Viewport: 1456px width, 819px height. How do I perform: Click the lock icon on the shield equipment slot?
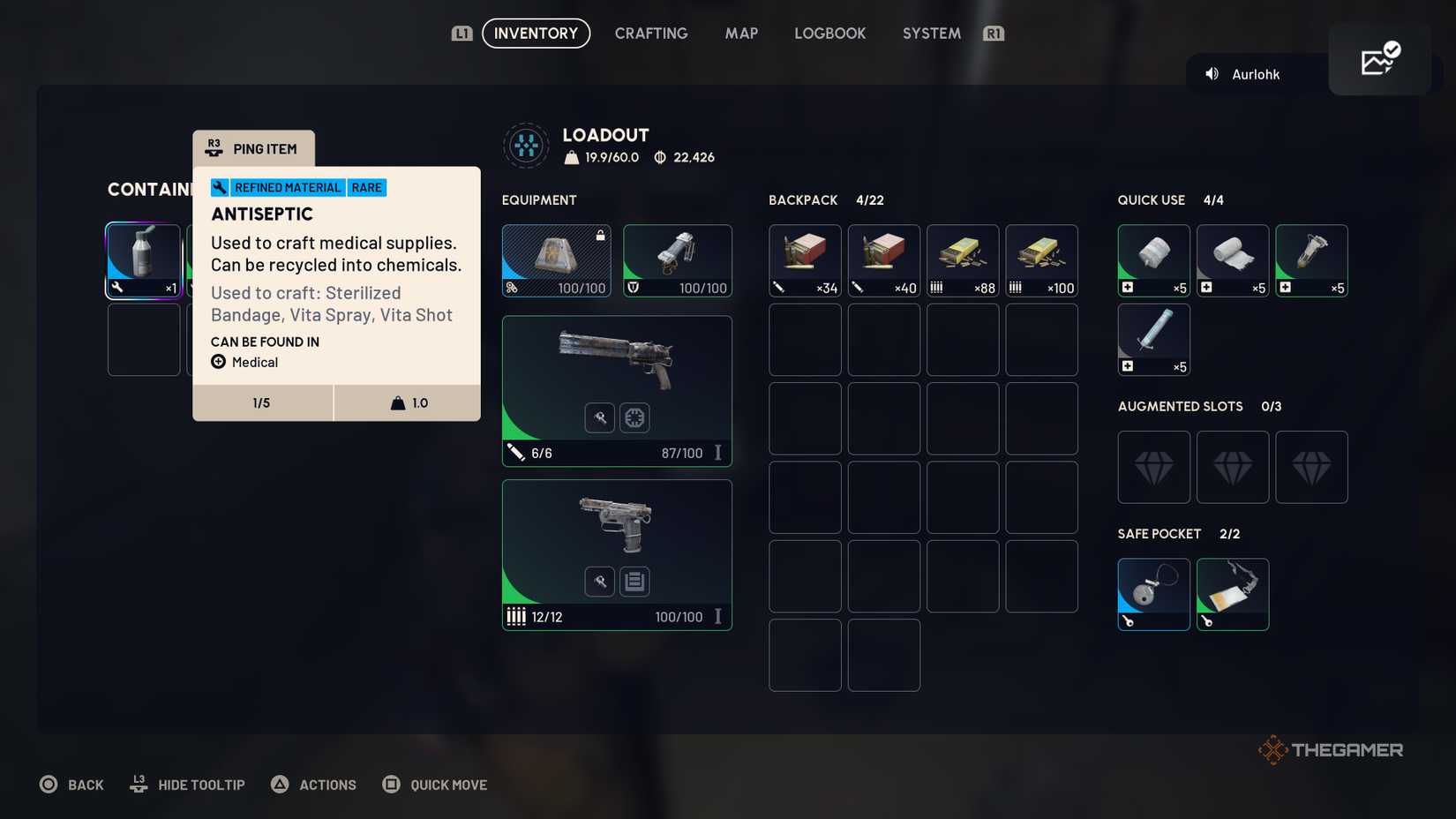(x=600, y=234)
